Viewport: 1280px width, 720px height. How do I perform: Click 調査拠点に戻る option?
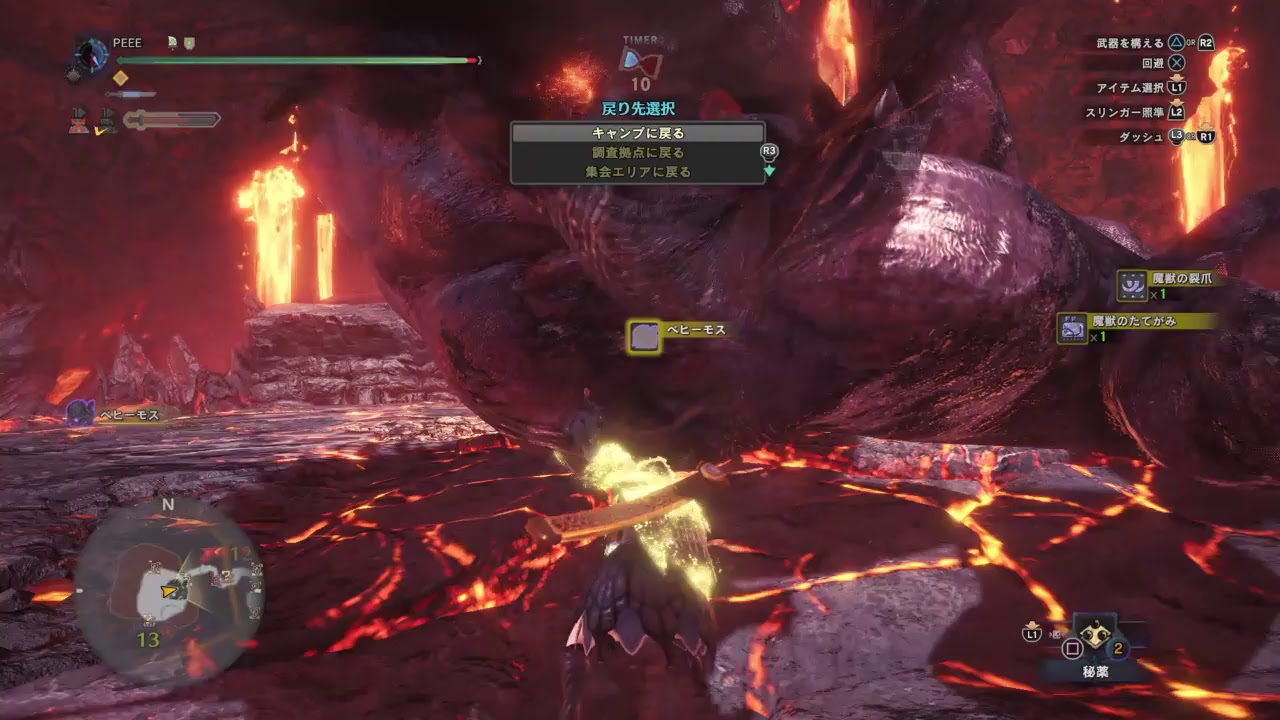(x=637, y=151)
